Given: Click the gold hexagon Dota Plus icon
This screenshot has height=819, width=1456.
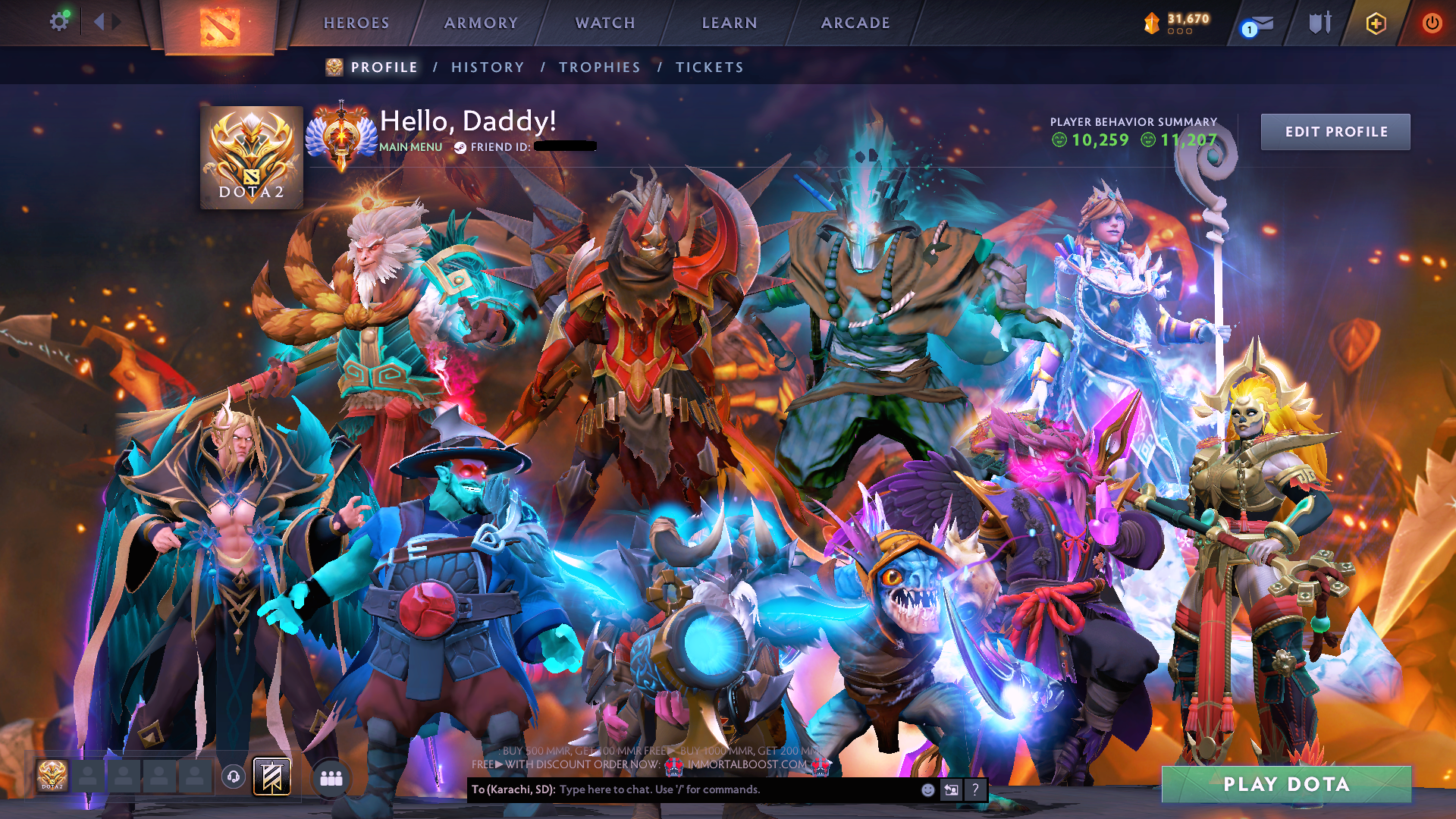Looking at the screenshot, I should (x=1376, y=24).
